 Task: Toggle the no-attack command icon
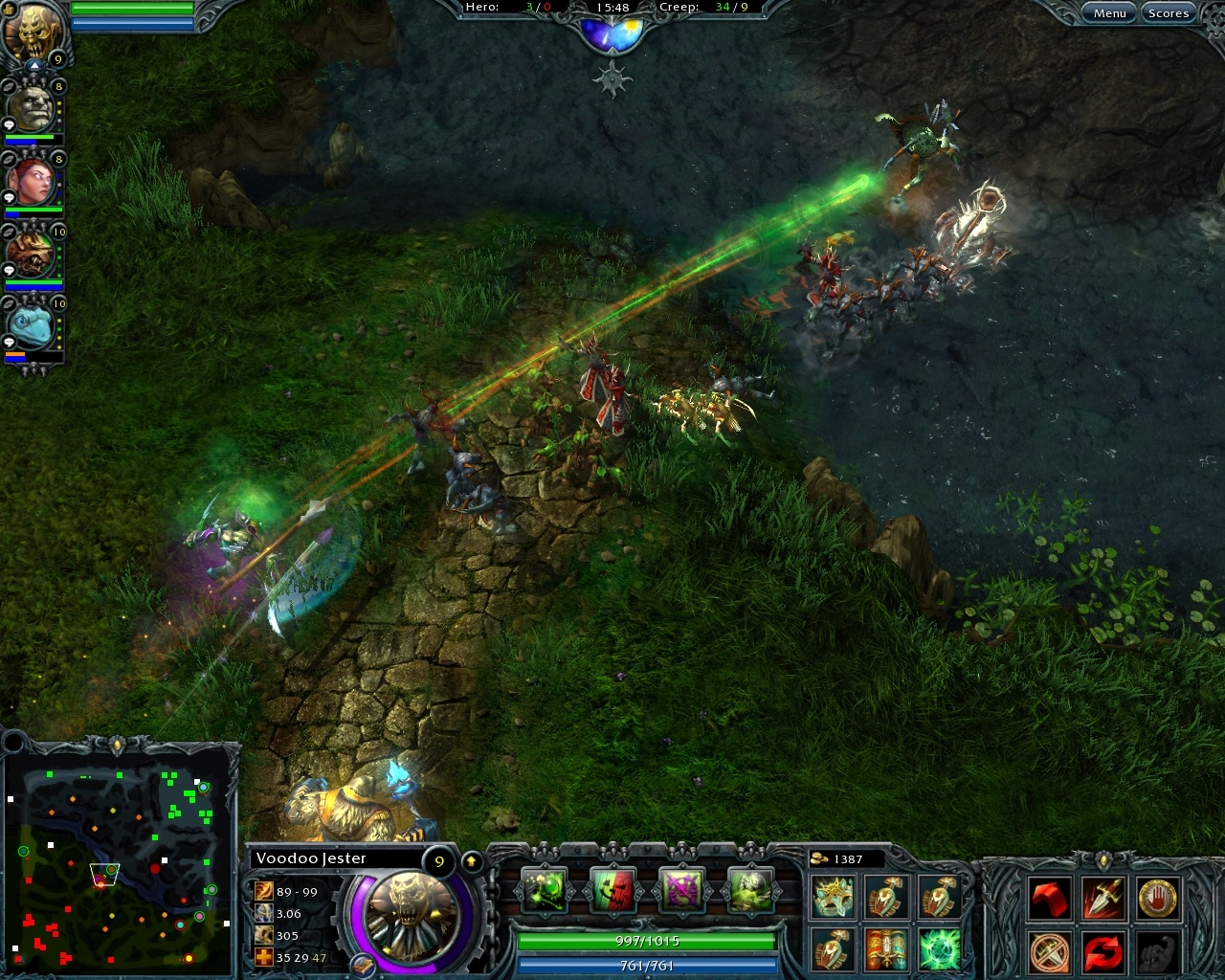point(1049,952)
